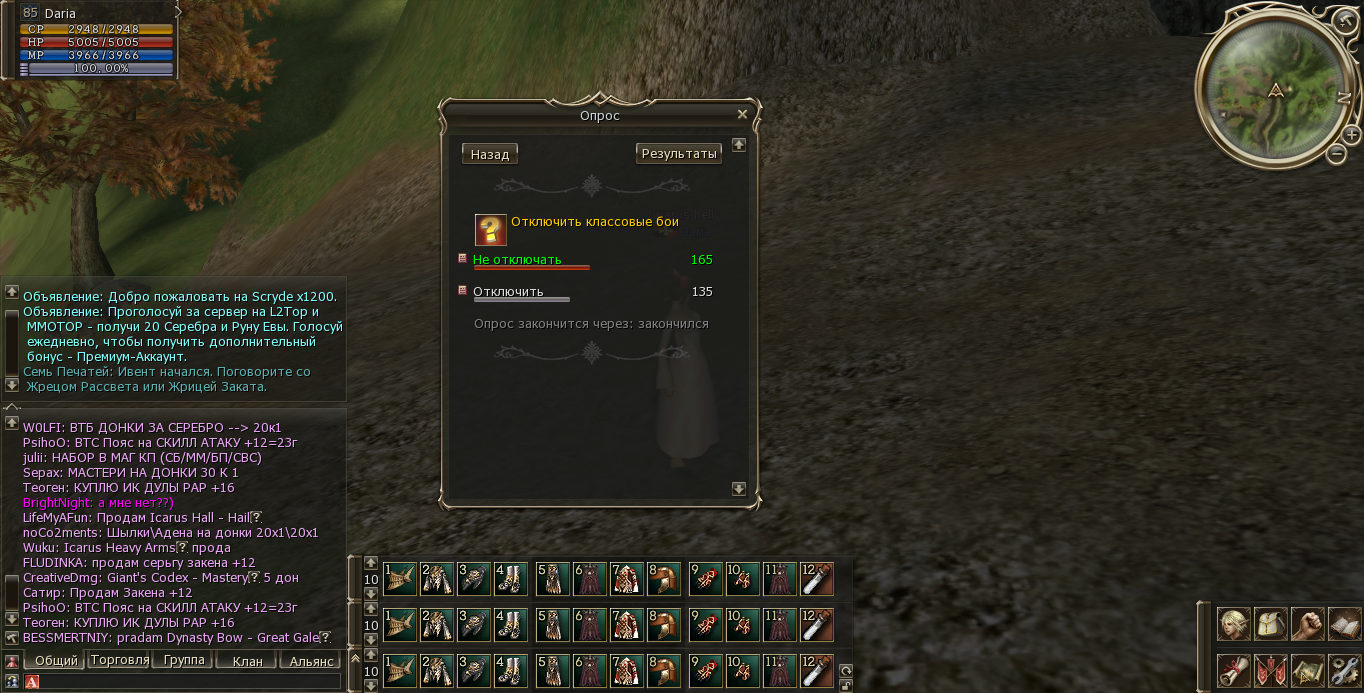This screenshot has width=1364, height=693.
Task: Zoom out the minimap with minus
Action: (x=1337, y=154)
